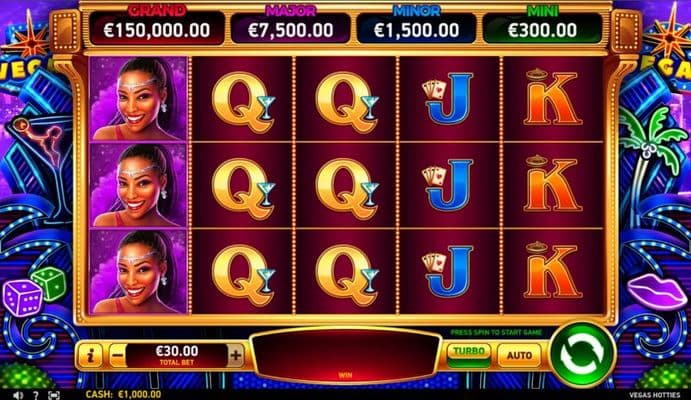This screenshot has width=691, height=400.
Task: Spin the reels with the green button
Action: pyautogui.click(x=581, y=353)
